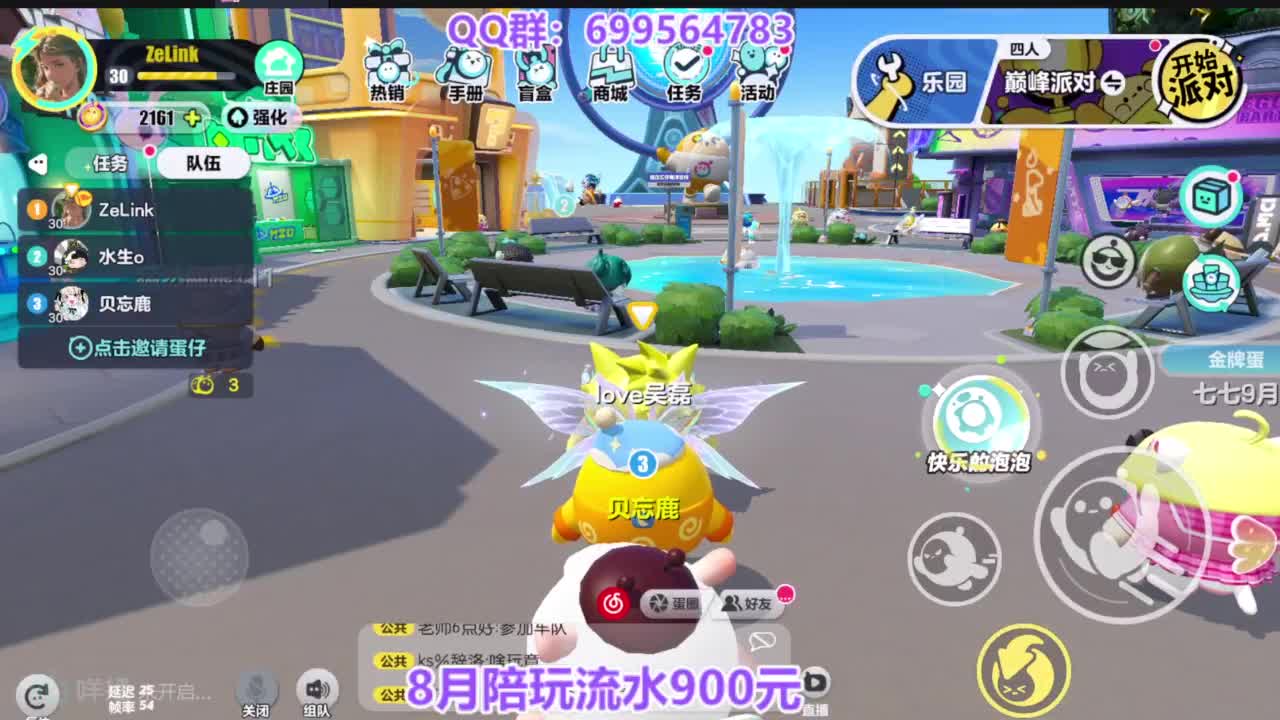Open the 快乐舱泡泡 capsule icon
Image resolution: width=1280 pixels, height=720 pixels.
coord(981,415)
